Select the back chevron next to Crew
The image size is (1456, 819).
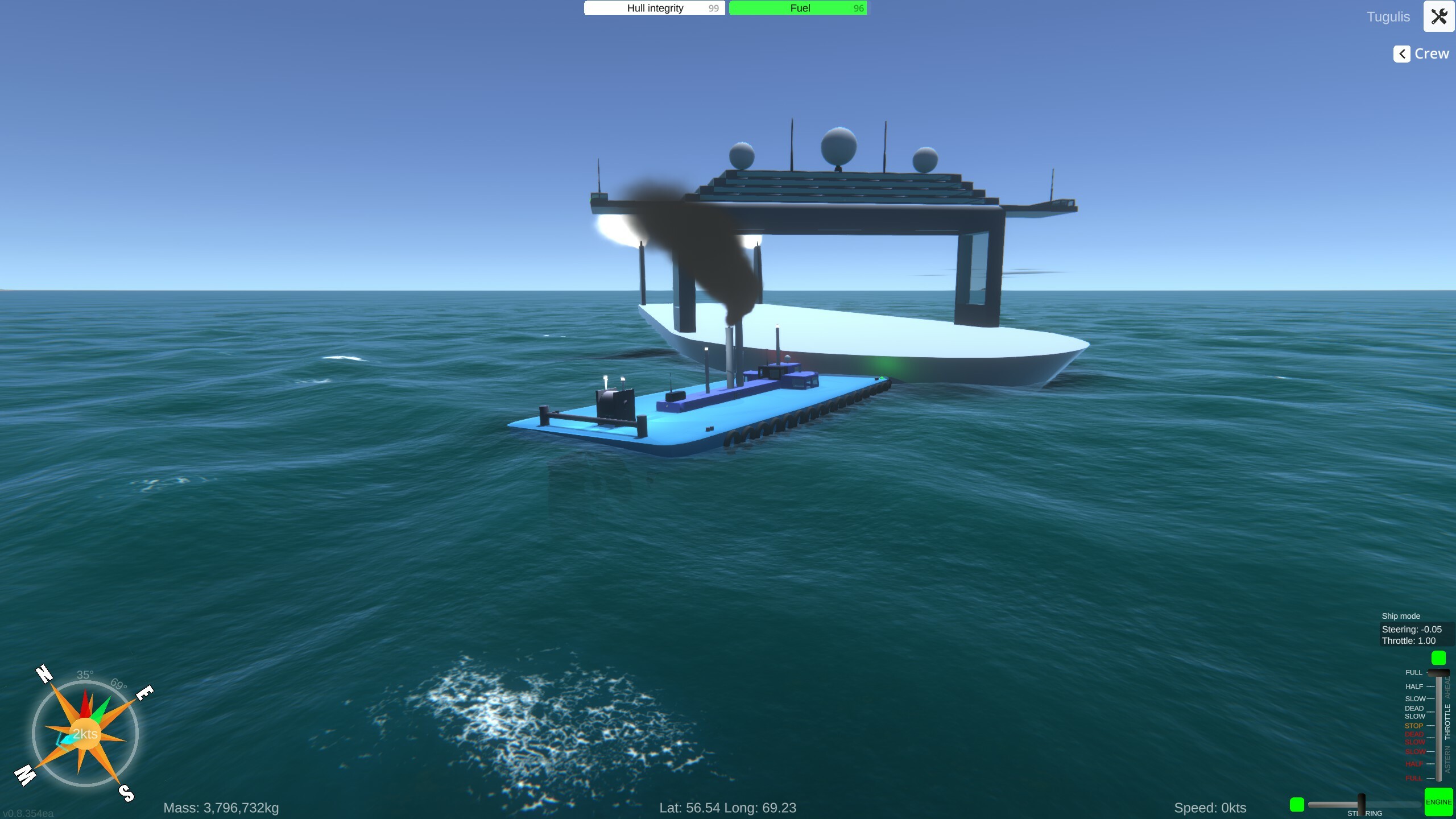tap(1401, 53)
